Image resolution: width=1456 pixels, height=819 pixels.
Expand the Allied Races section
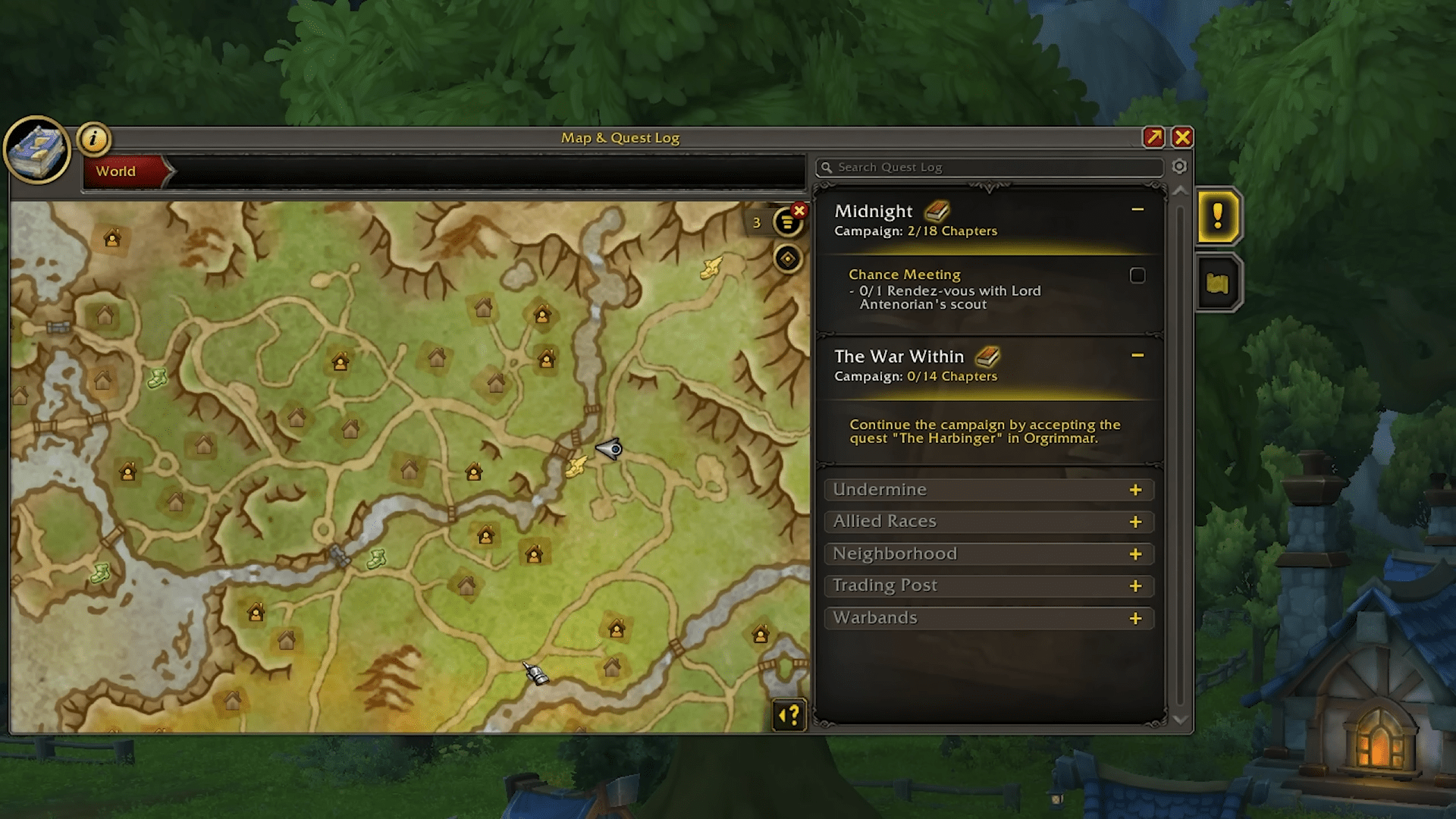(x=988, y=522)
